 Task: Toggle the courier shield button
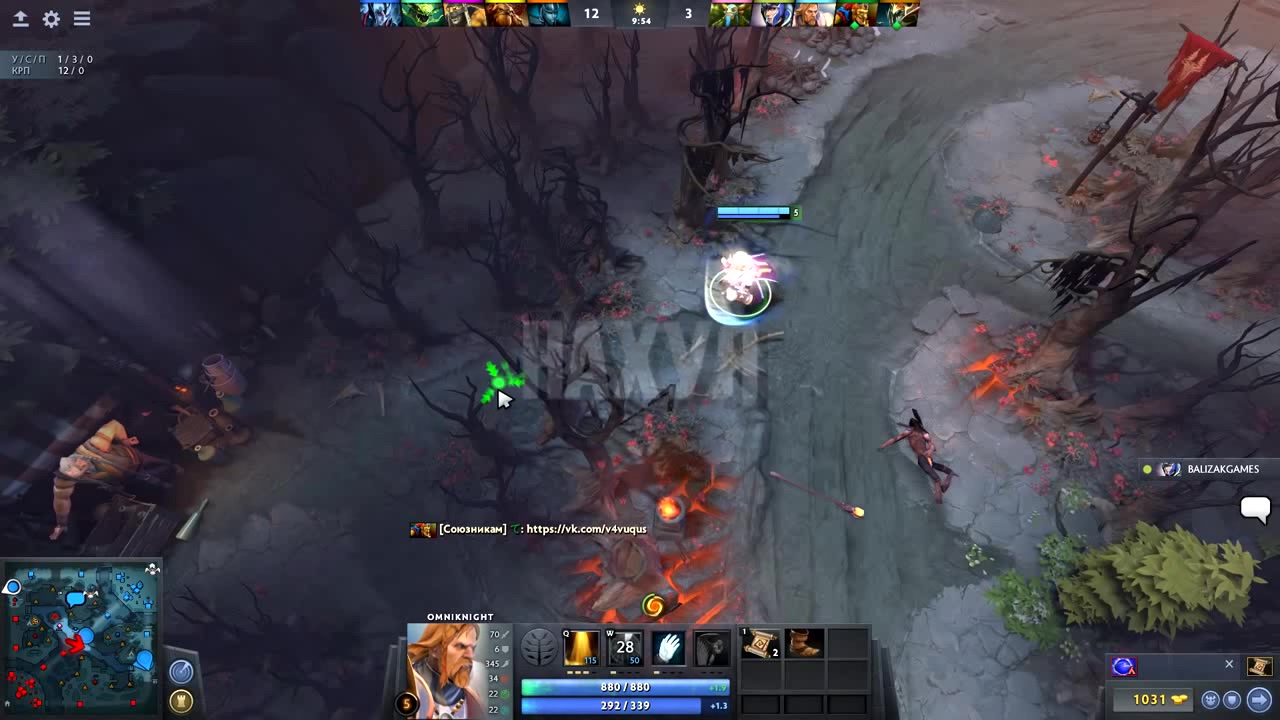pos(1232,700)
